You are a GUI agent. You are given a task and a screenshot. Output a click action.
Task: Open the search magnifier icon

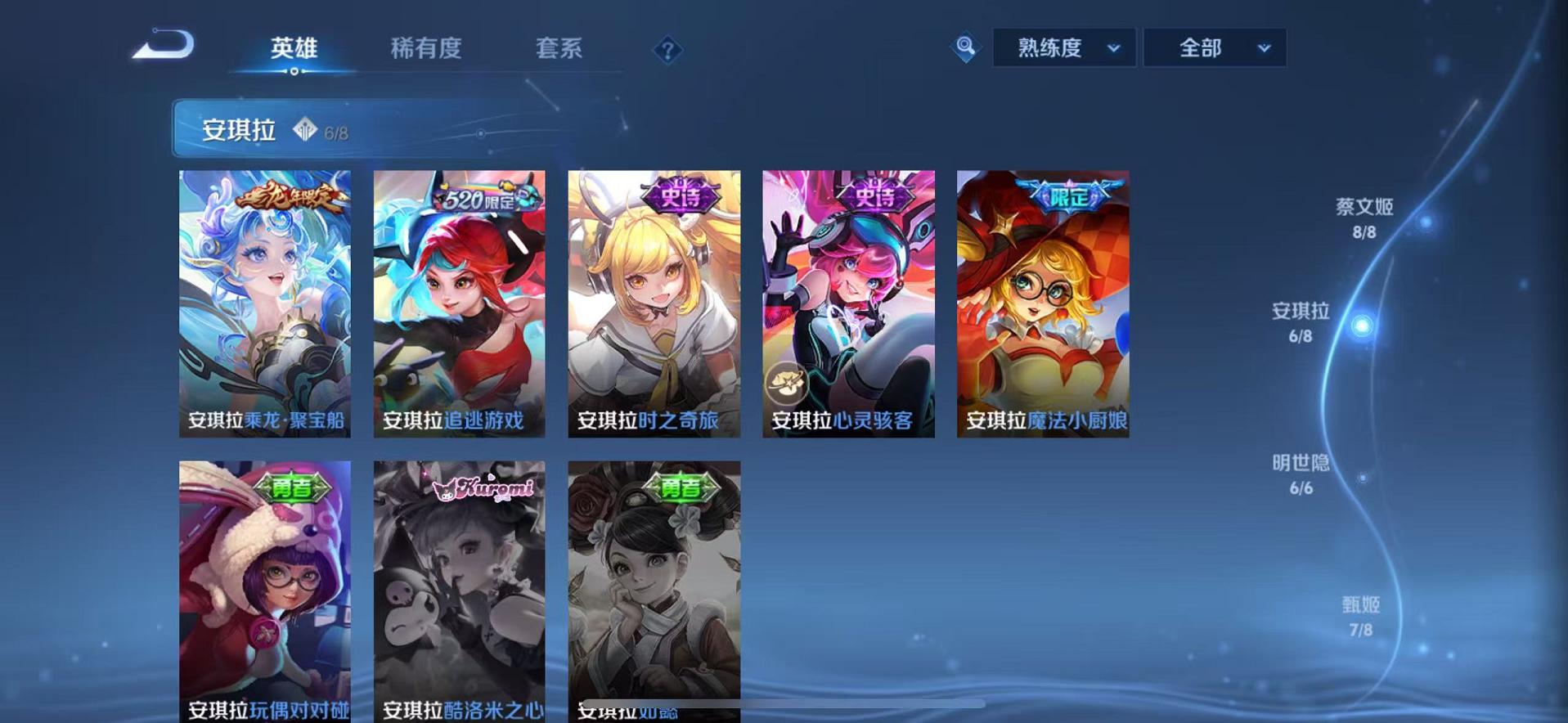(x=965, y=47)
